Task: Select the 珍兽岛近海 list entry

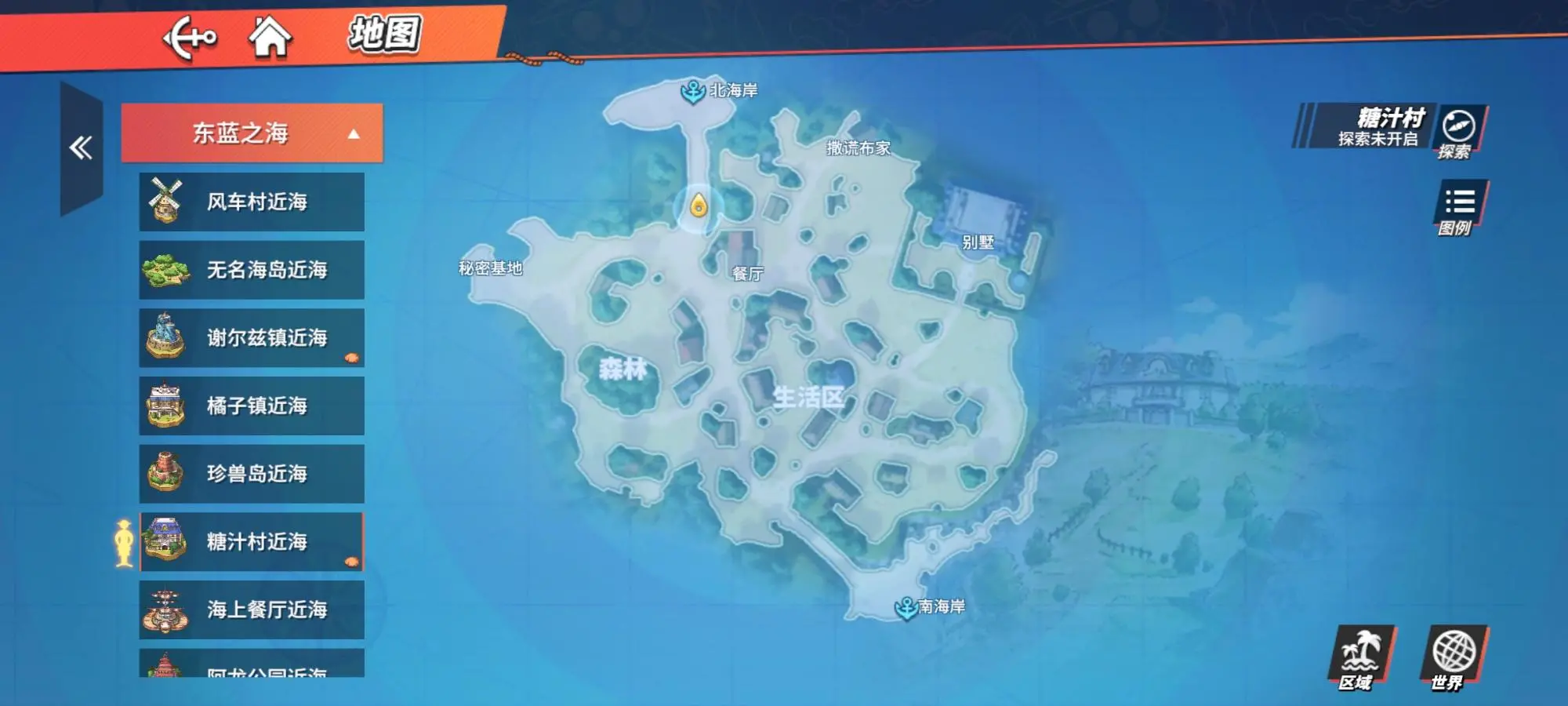Action: click(x=251, y=474)
